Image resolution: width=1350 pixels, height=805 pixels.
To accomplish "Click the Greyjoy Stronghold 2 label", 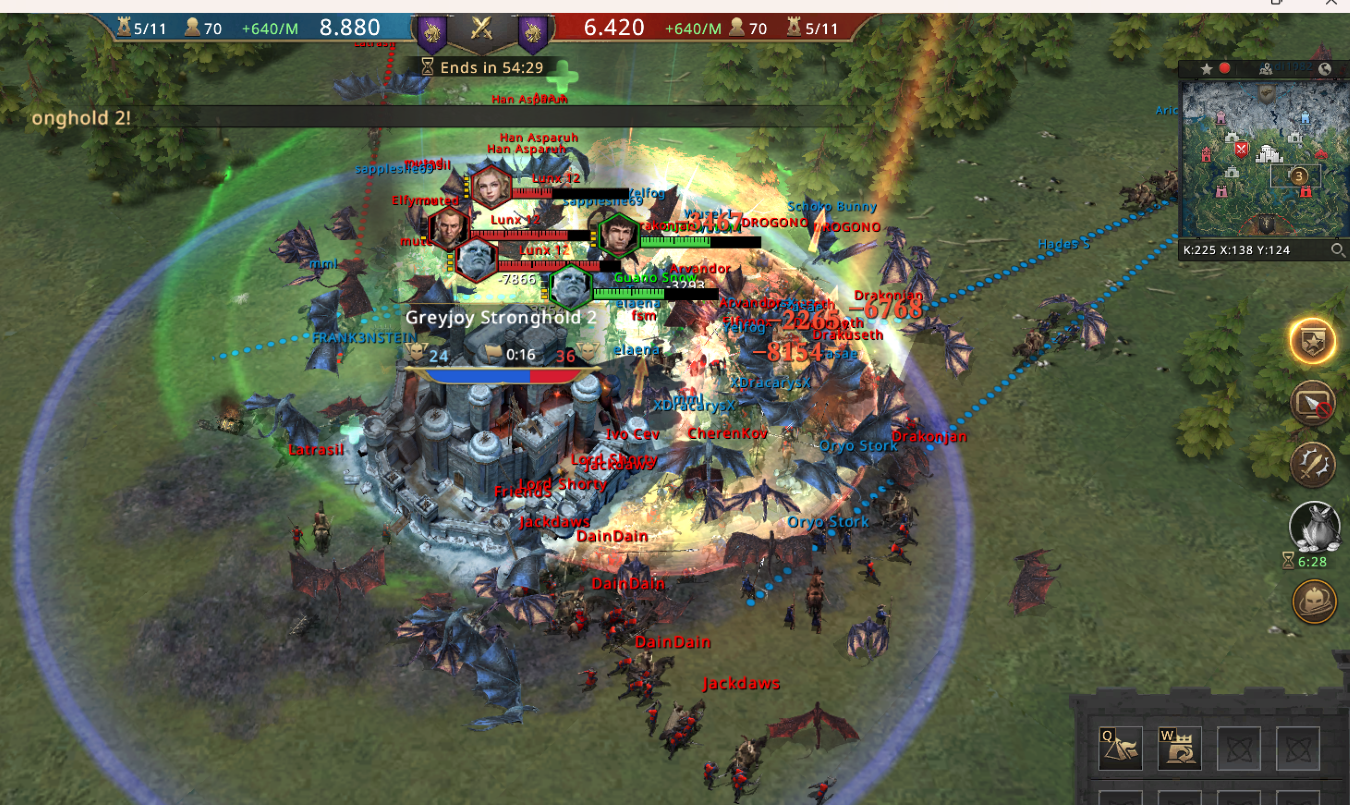I will click(x=501, y=317).
